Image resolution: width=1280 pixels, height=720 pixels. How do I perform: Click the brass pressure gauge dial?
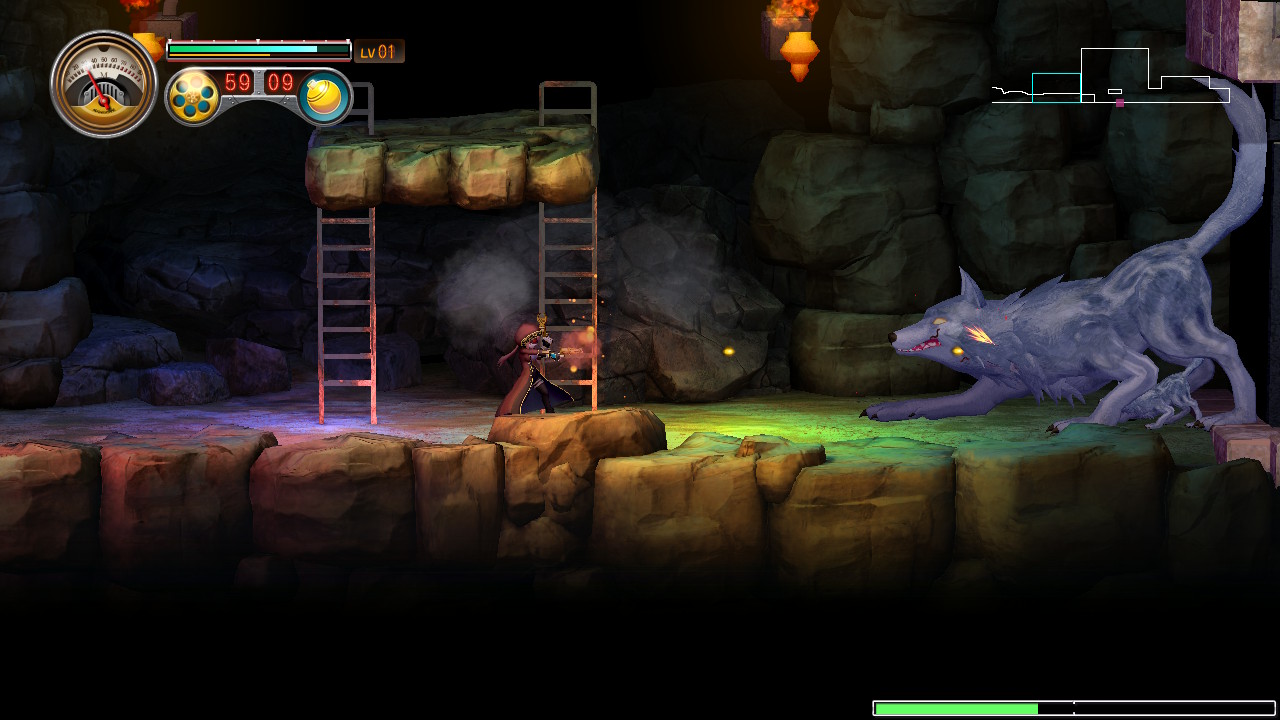point(104,83)
